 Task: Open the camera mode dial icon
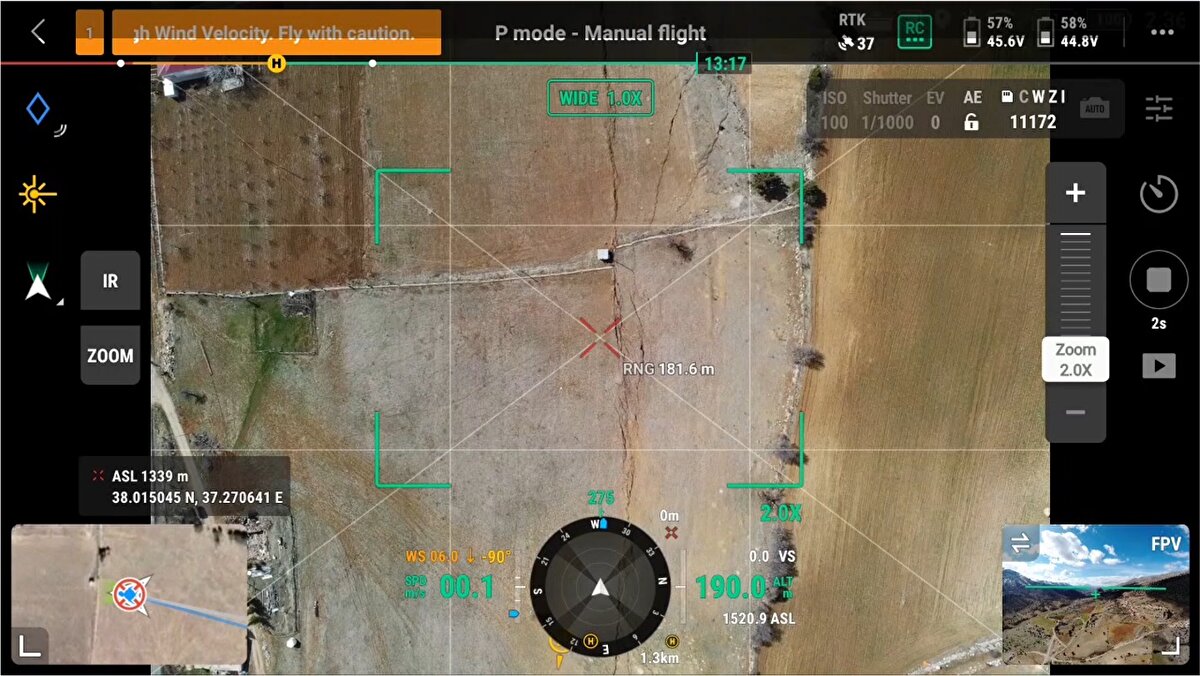(1158, 193)
